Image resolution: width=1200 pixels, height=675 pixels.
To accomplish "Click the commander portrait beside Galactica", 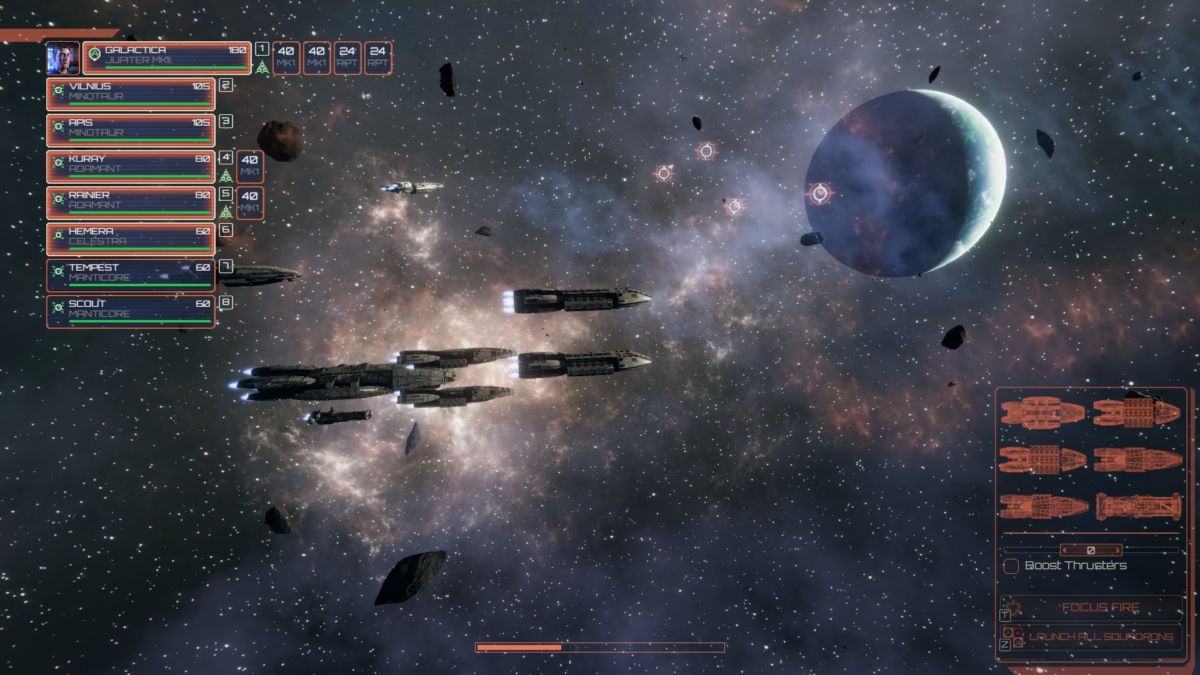I will pyautogui.click(x=63, y=58).
